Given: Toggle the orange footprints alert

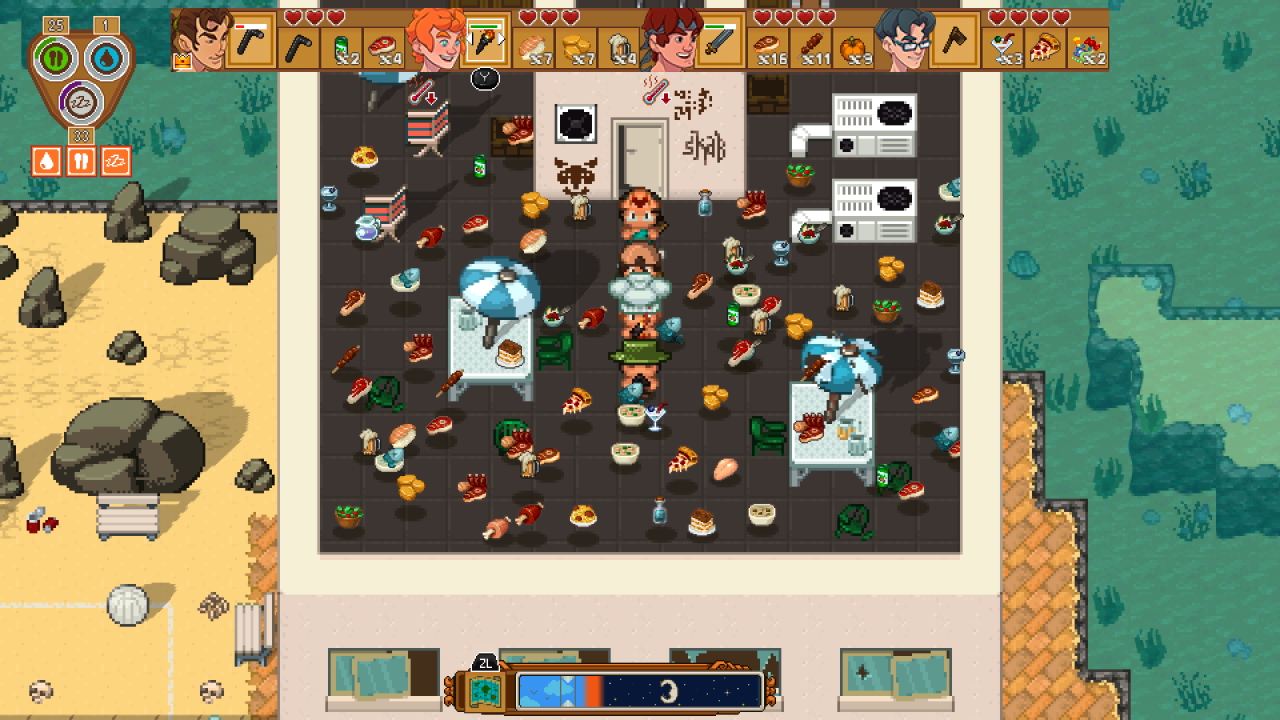Looking at the screenshot, I should point(81,160).
